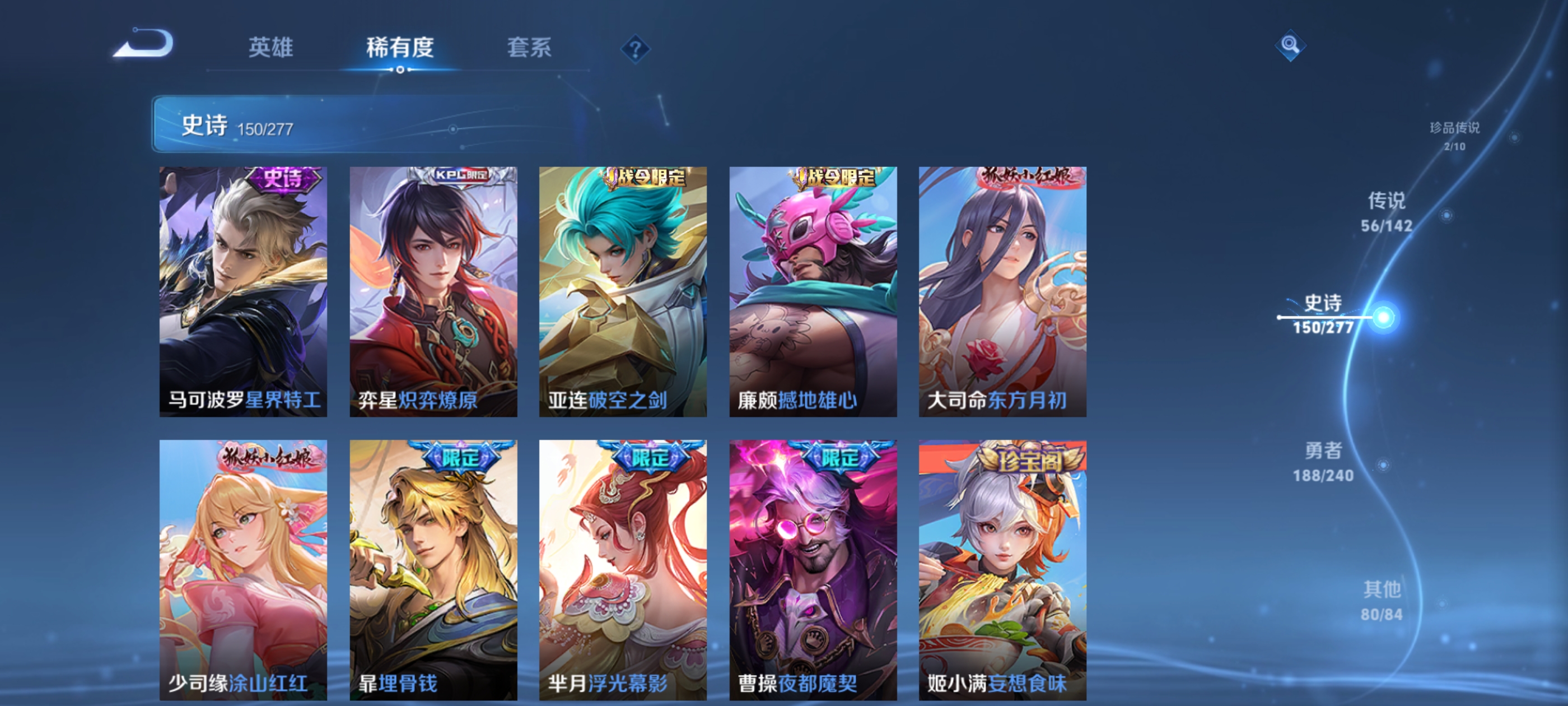This screenshot has height=706, width=1568.
Task: Click the help question mark icon
Action: tap(635, 50)
